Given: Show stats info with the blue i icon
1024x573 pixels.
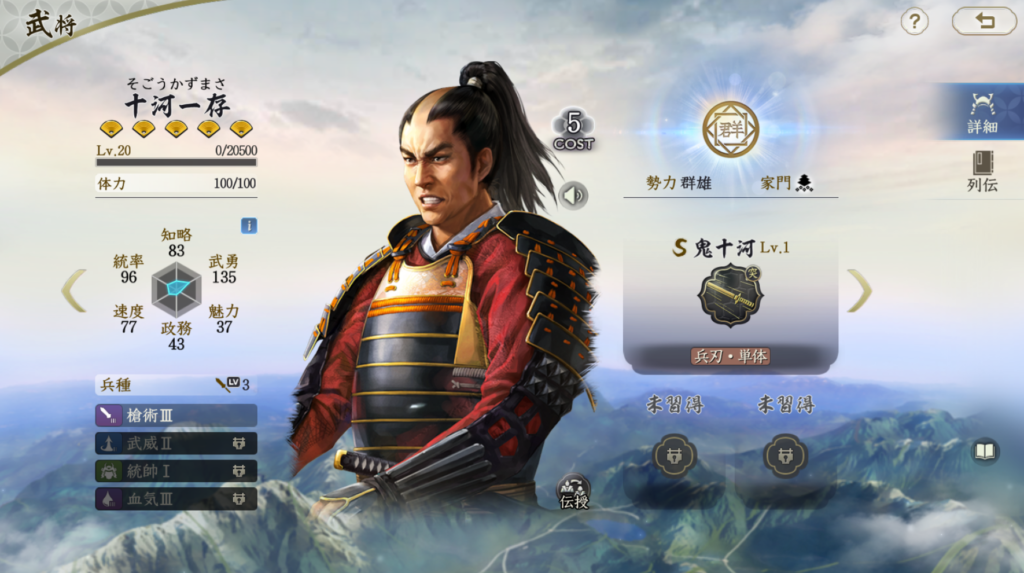Looking at the screenshot, I should [x=249, y=226].
